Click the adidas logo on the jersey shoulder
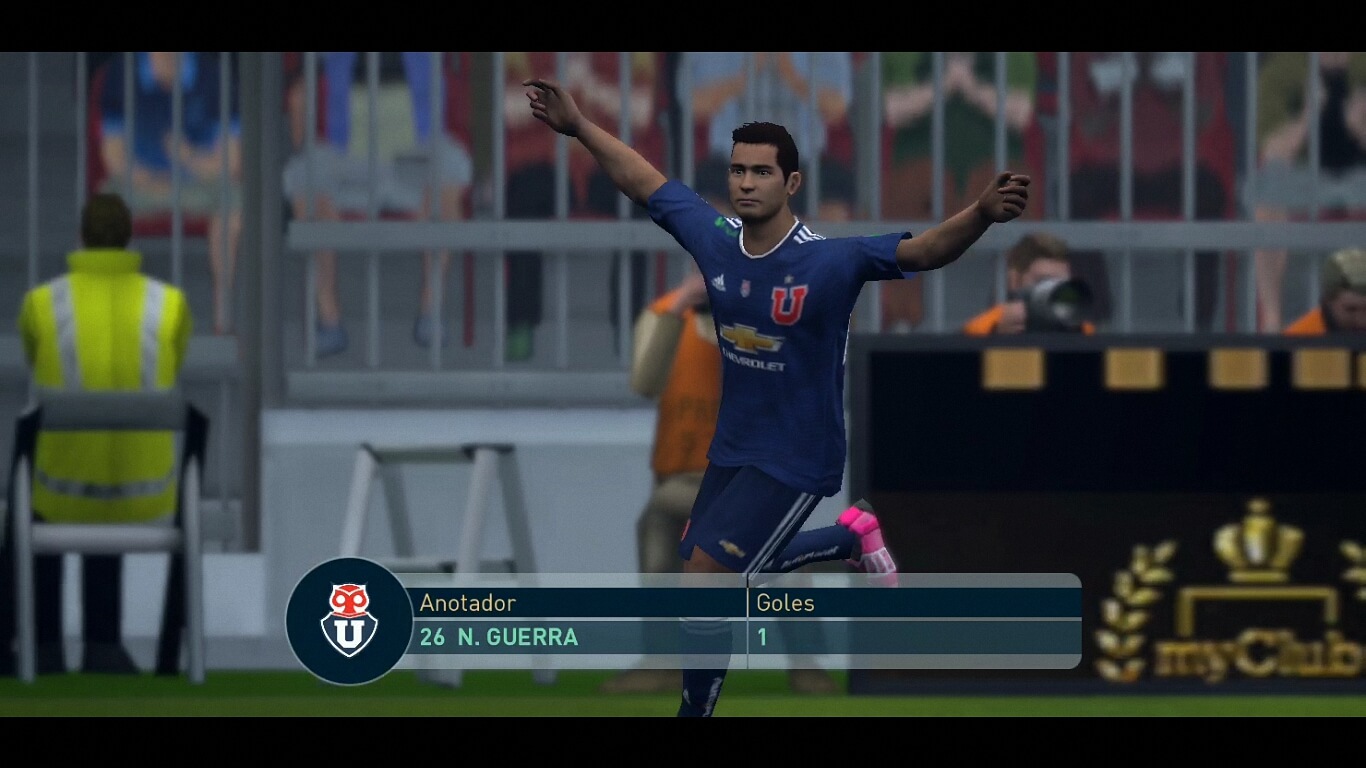 click(718, 283)
